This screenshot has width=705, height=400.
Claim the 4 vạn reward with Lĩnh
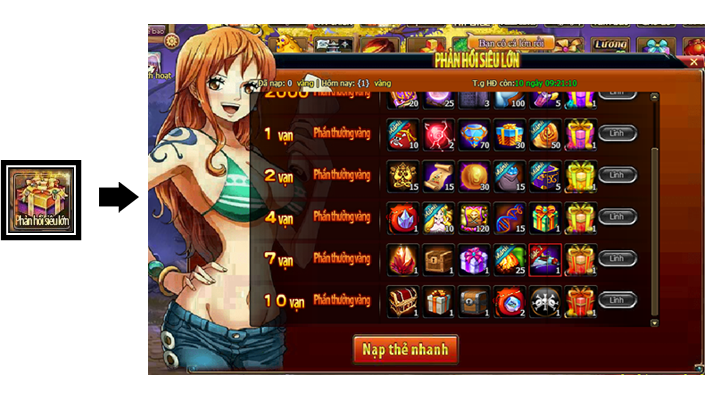pyautogui.click(x=617, y=216)
